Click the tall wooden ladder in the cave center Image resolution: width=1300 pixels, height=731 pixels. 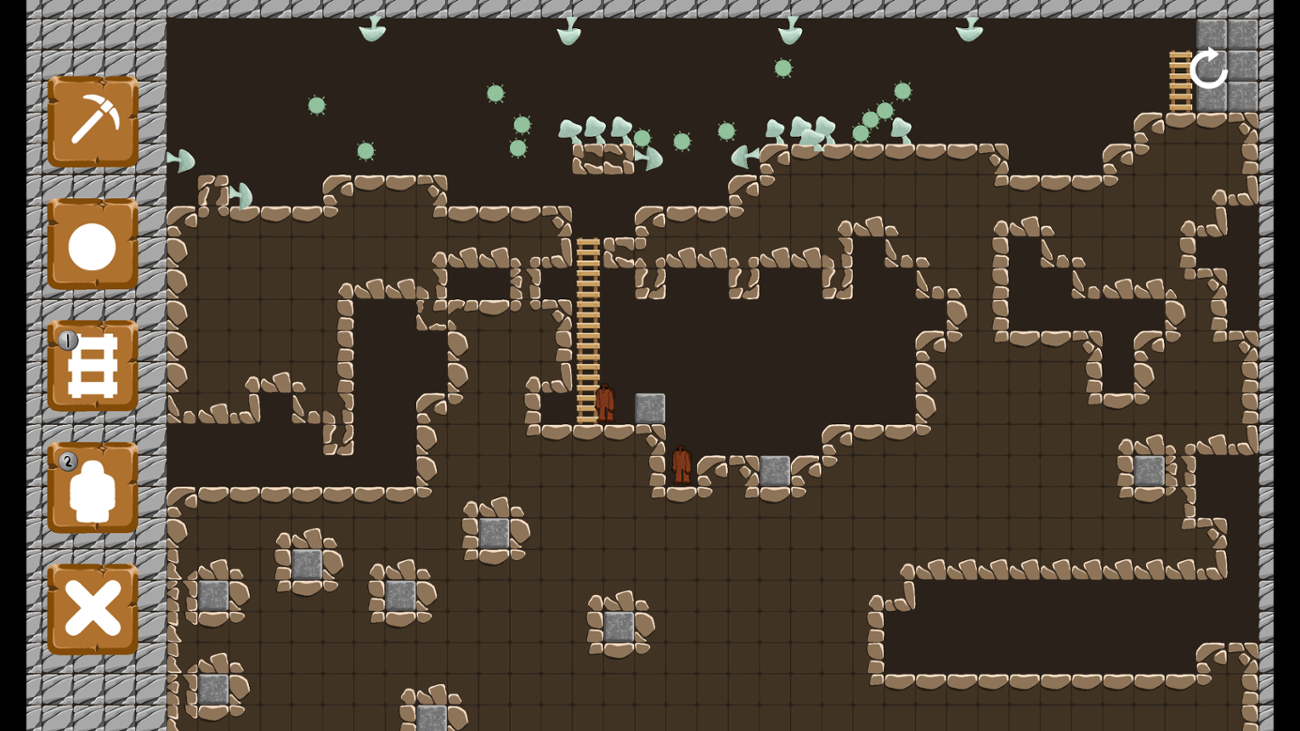tap(588, 320)
